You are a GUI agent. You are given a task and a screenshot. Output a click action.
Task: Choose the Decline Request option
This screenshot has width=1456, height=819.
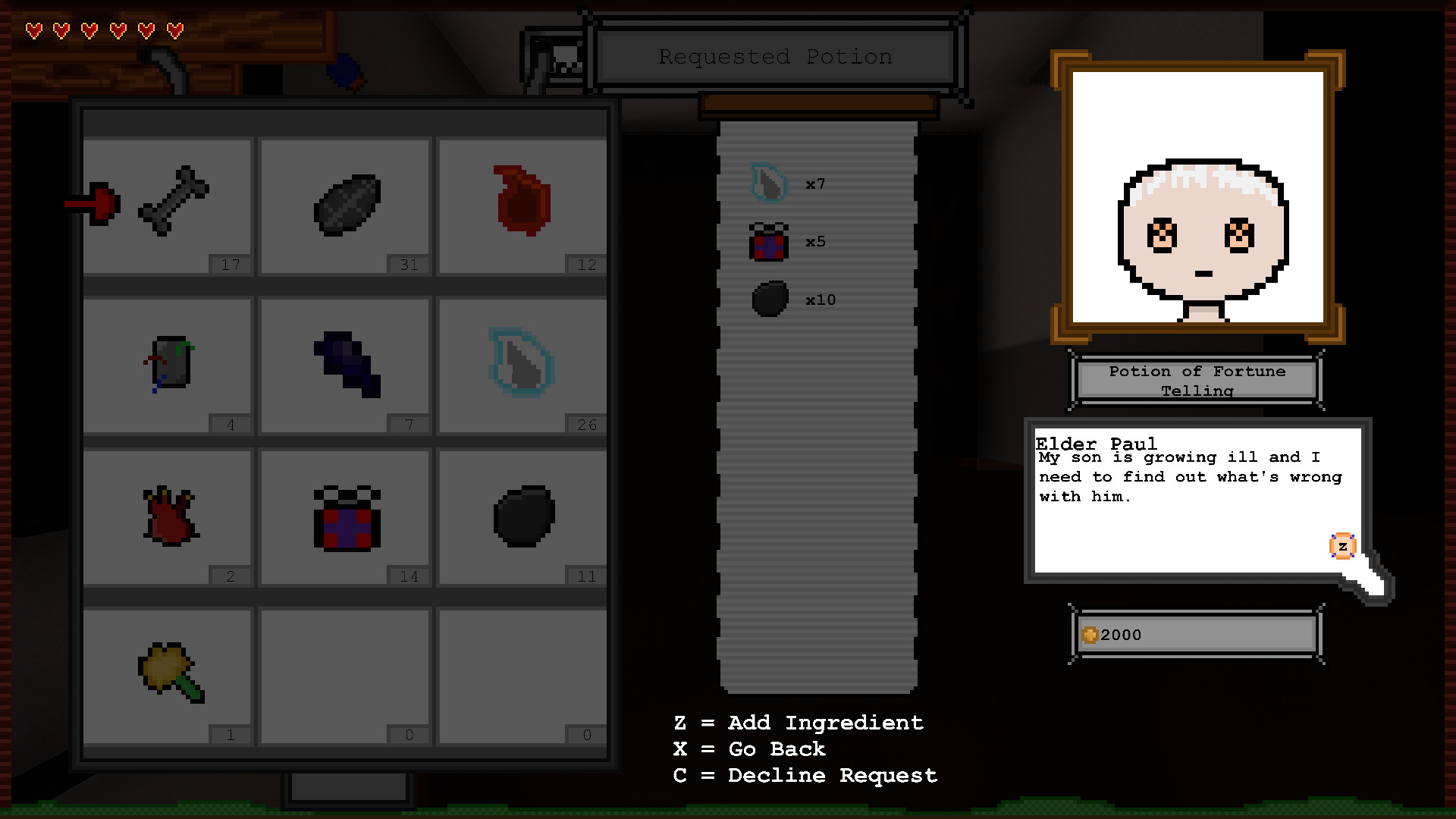(804, 775)
